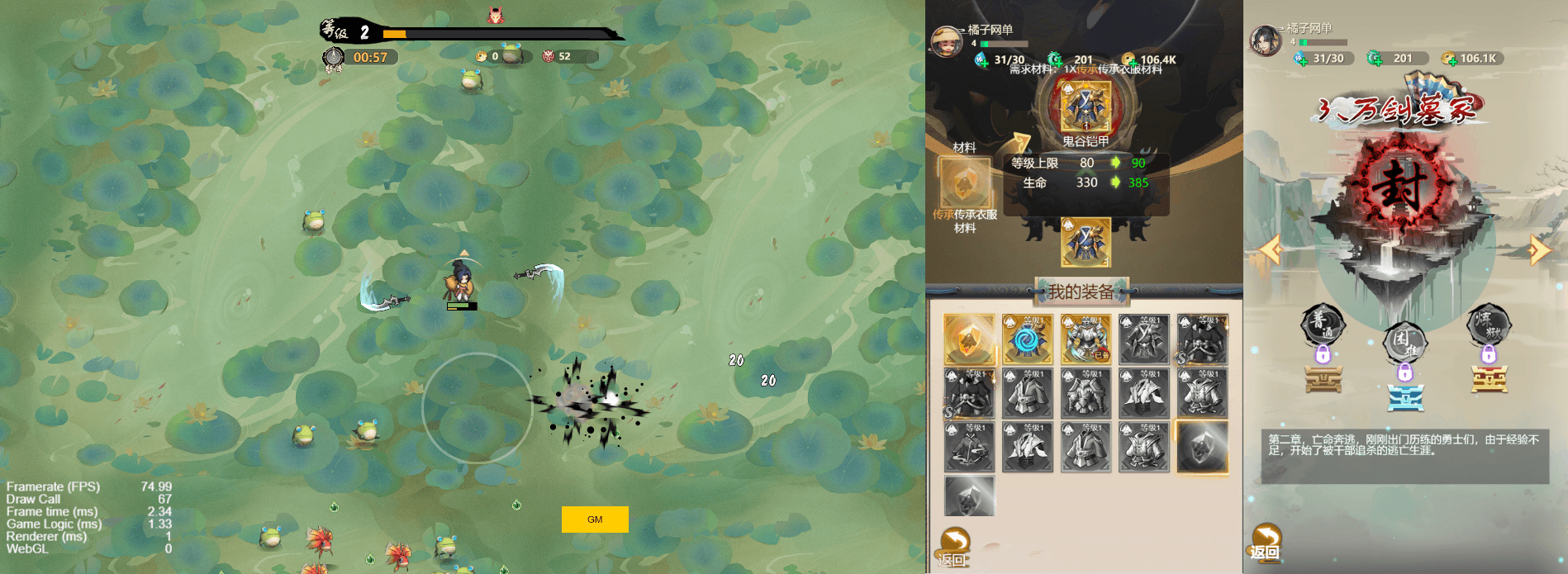Image resolution: width=1568 pixels, height=574 pixels.
Task: Select the 炼狱 purgatory difficulty badge
Action: 1490,323
